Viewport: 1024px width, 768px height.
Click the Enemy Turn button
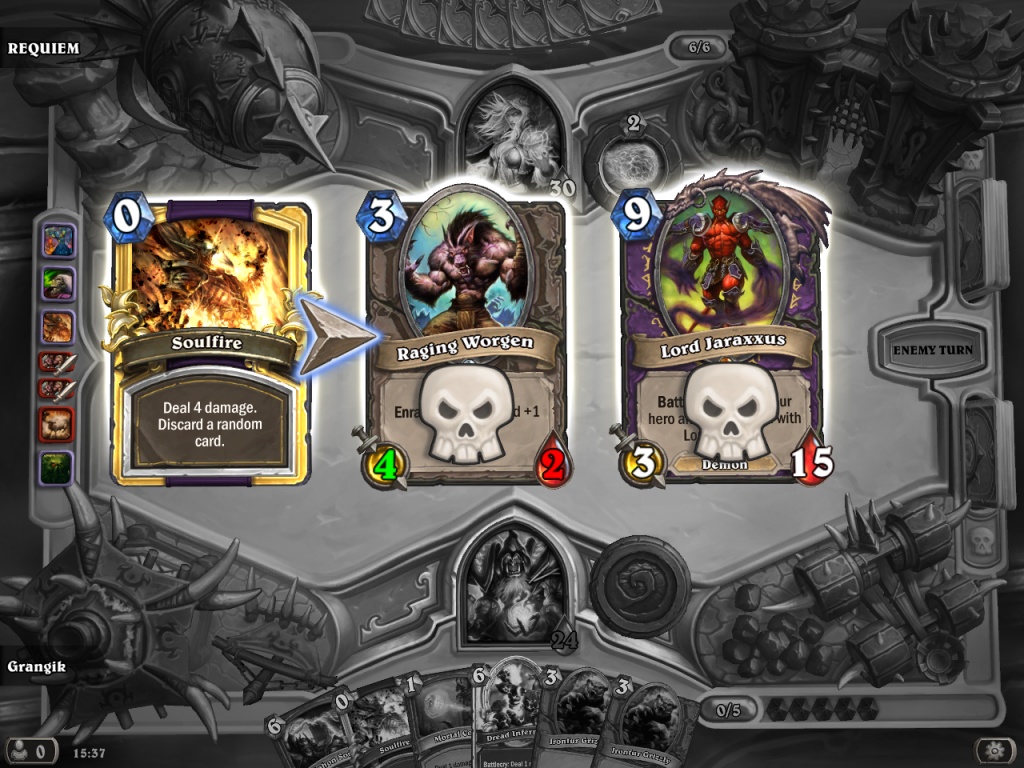(x=932, y=351)
